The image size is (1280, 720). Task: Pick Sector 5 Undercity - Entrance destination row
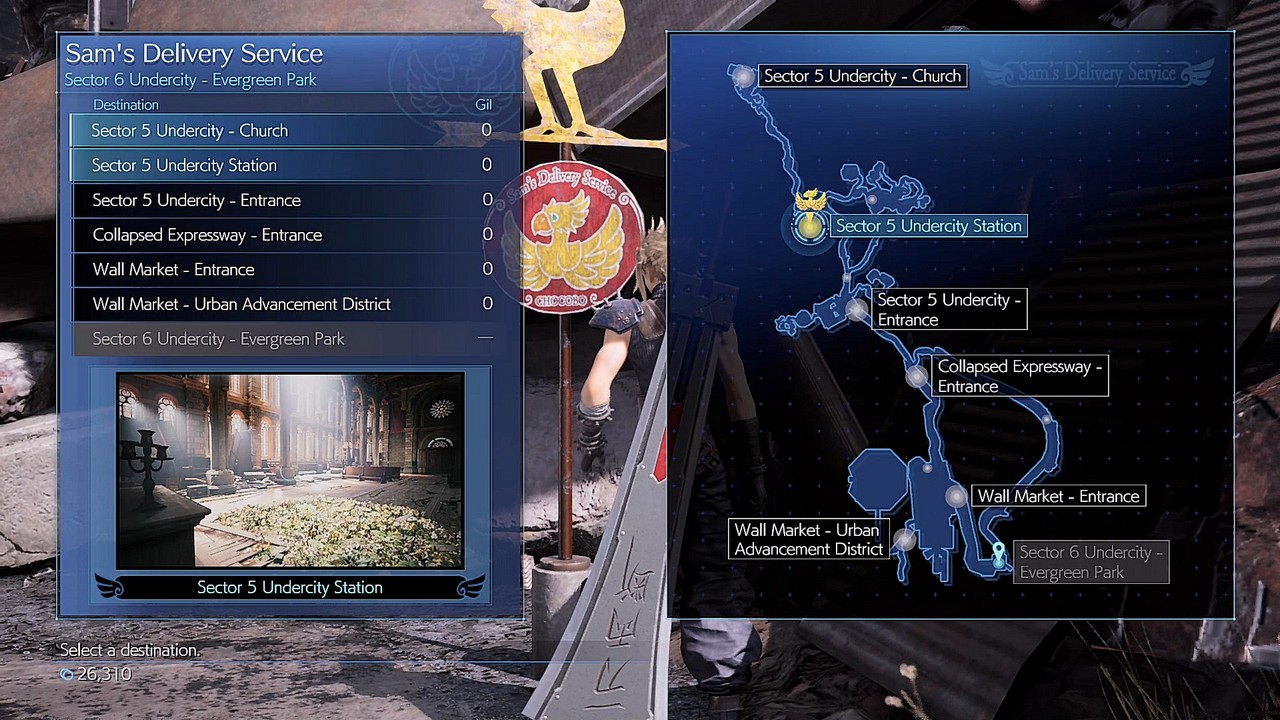290,200
